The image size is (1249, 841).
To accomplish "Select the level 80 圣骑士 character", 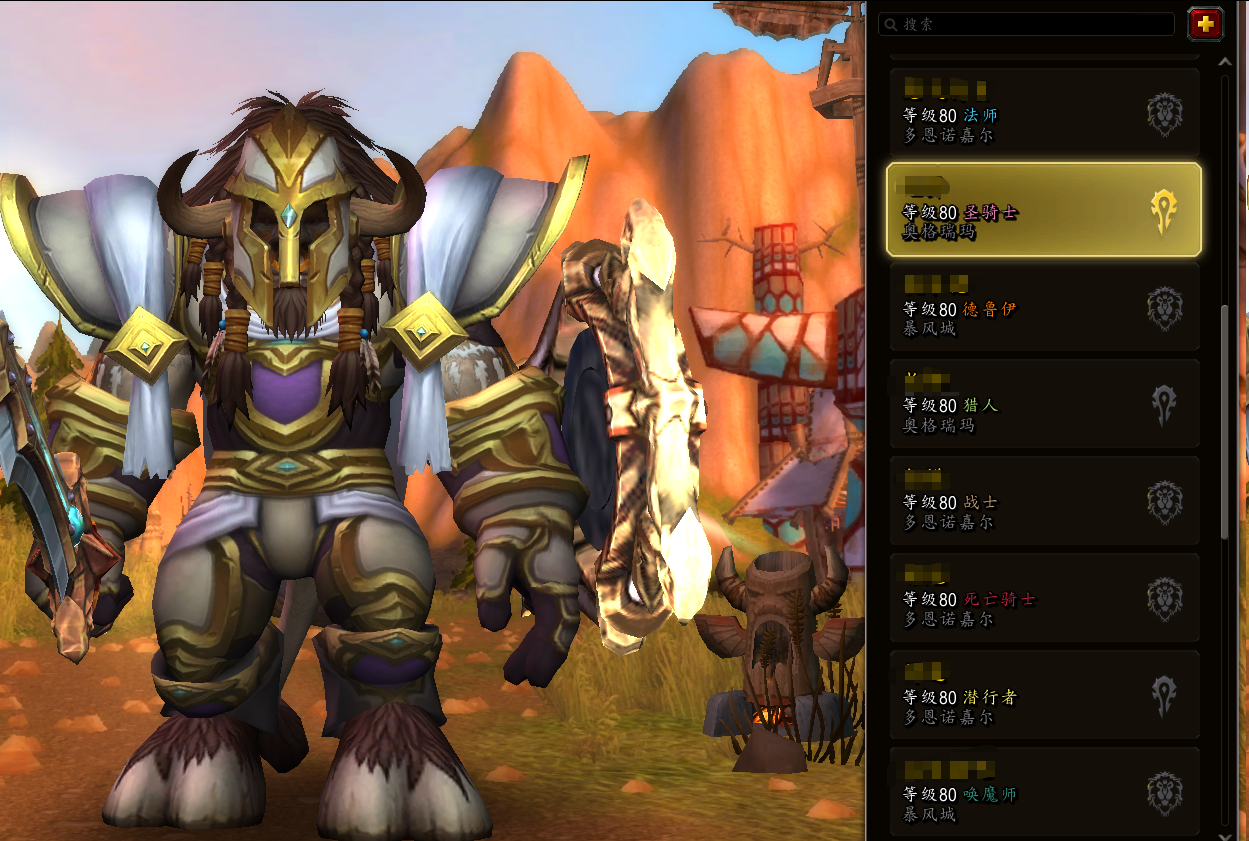I will click(x=1043, y=210).
